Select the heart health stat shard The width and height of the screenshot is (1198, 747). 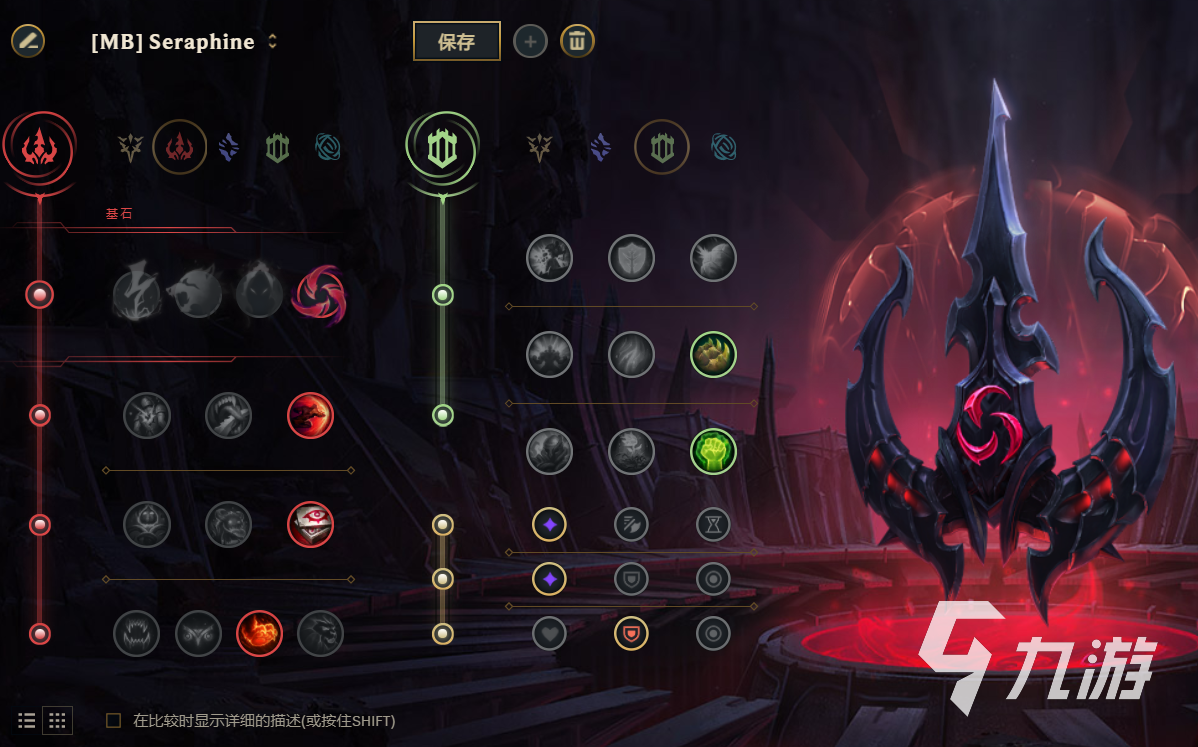[x=549, y=633]
